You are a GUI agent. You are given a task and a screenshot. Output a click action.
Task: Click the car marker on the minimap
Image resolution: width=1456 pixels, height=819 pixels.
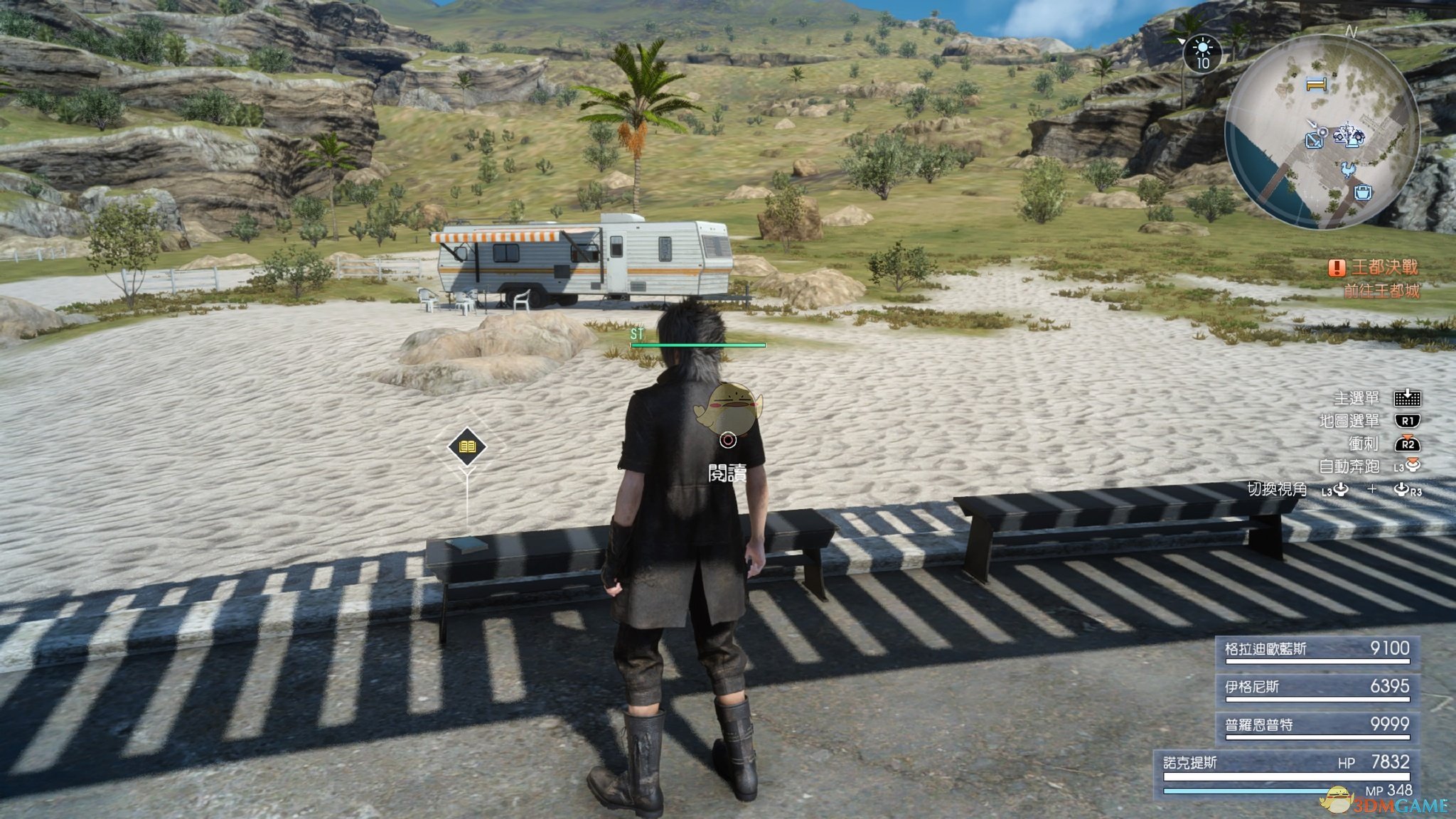(x=1347, y=134)
